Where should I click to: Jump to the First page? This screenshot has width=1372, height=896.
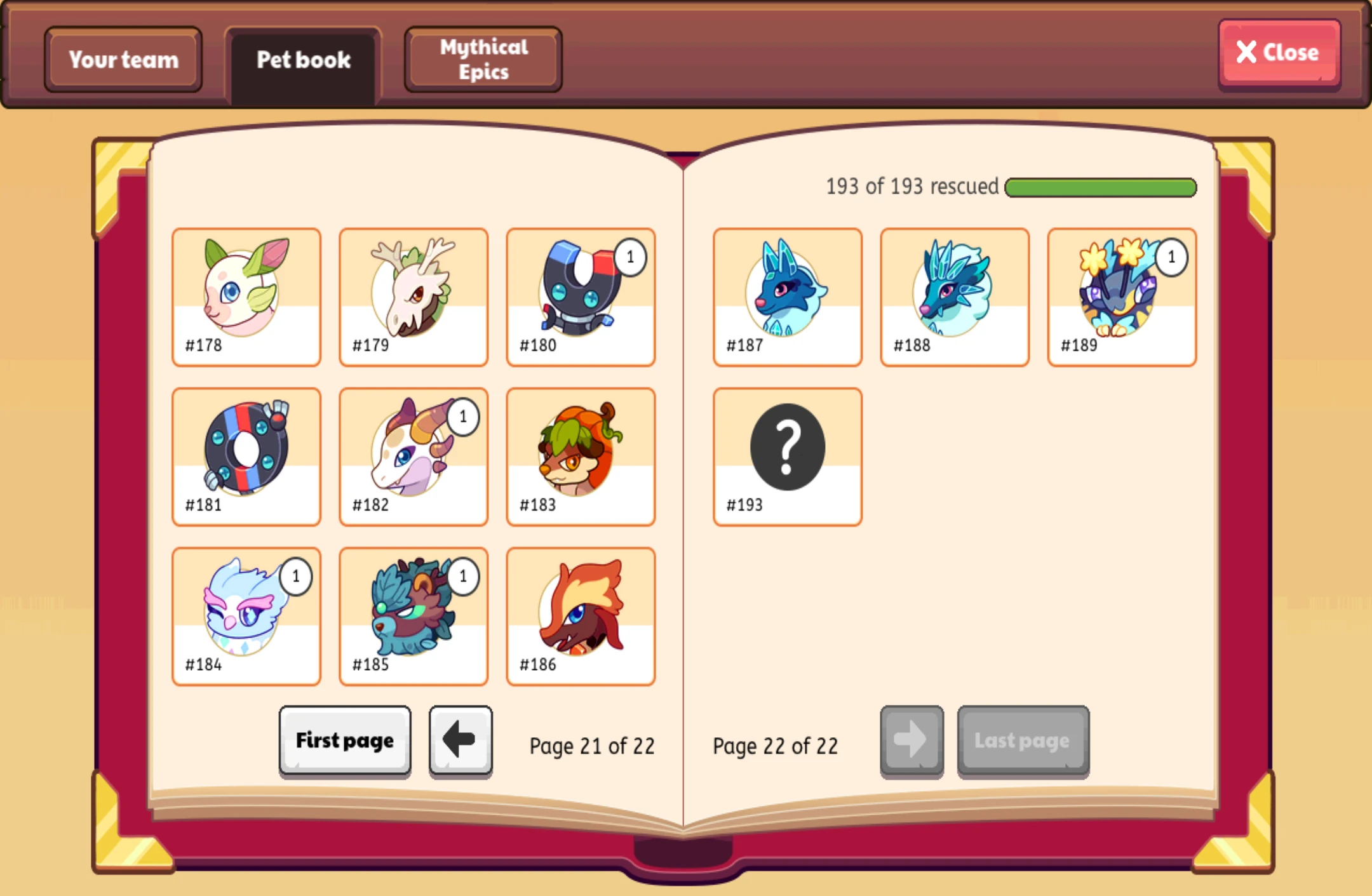tap(344, 740)
